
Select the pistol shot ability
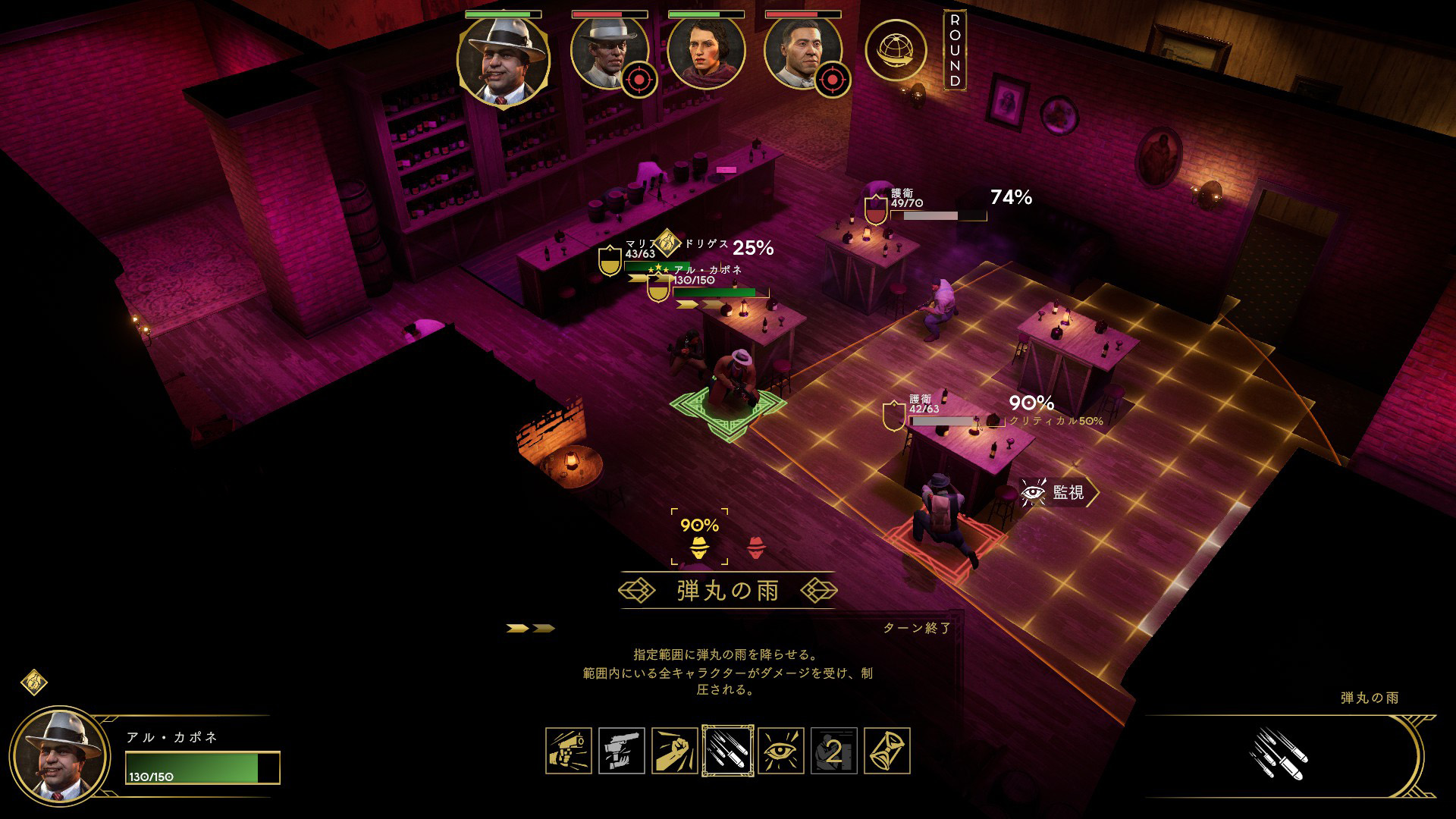[569, 751]
